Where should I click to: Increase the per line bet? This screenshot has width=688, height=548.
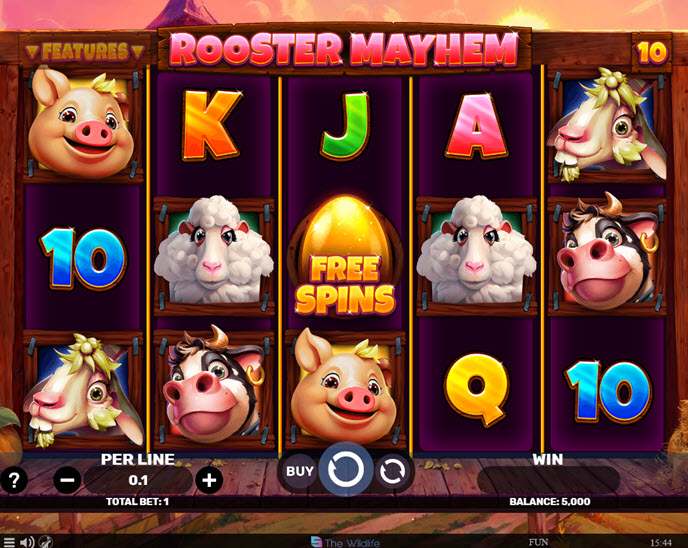208,480
